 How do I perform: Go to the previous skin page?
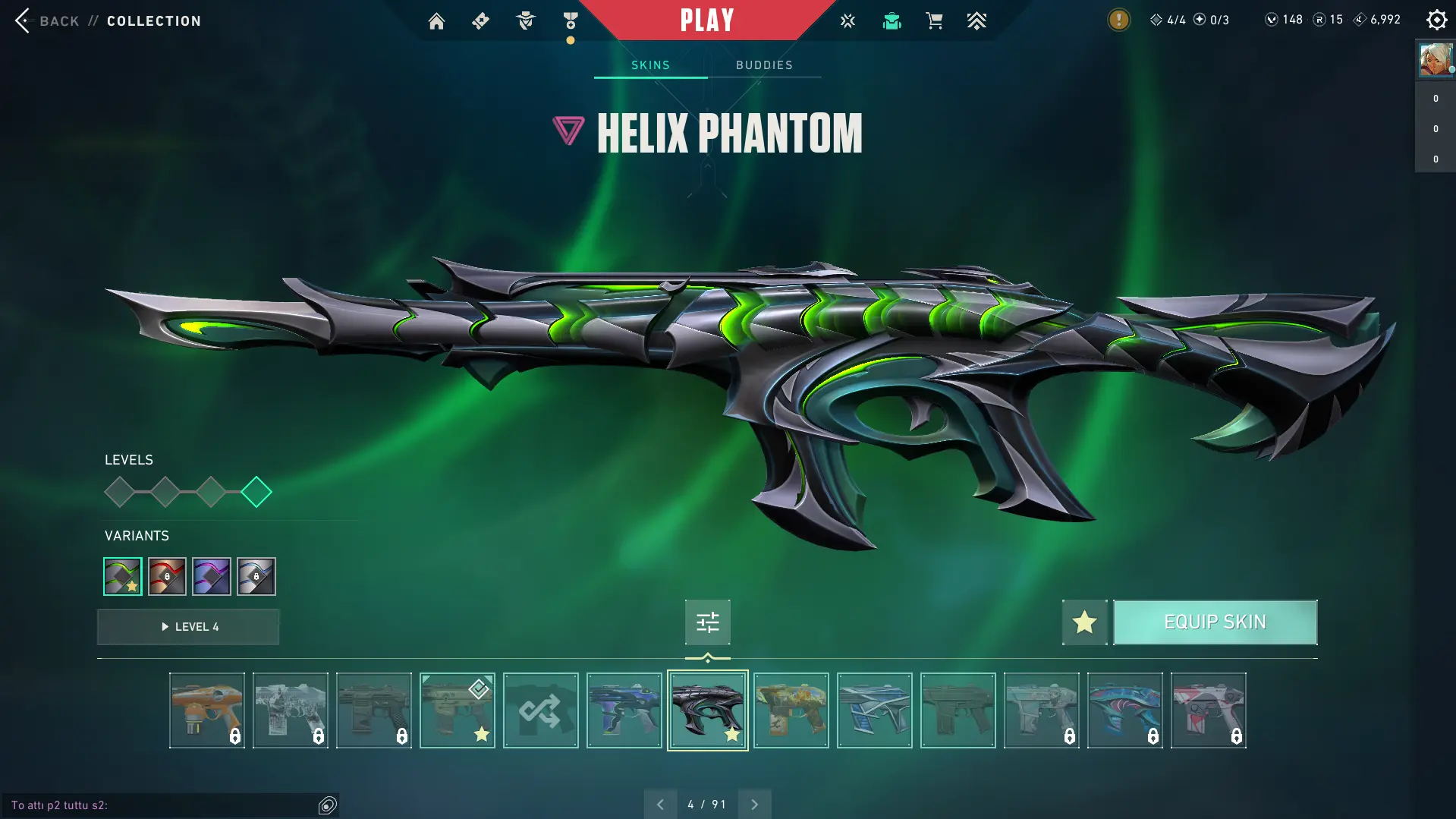(x=660, y=805)
